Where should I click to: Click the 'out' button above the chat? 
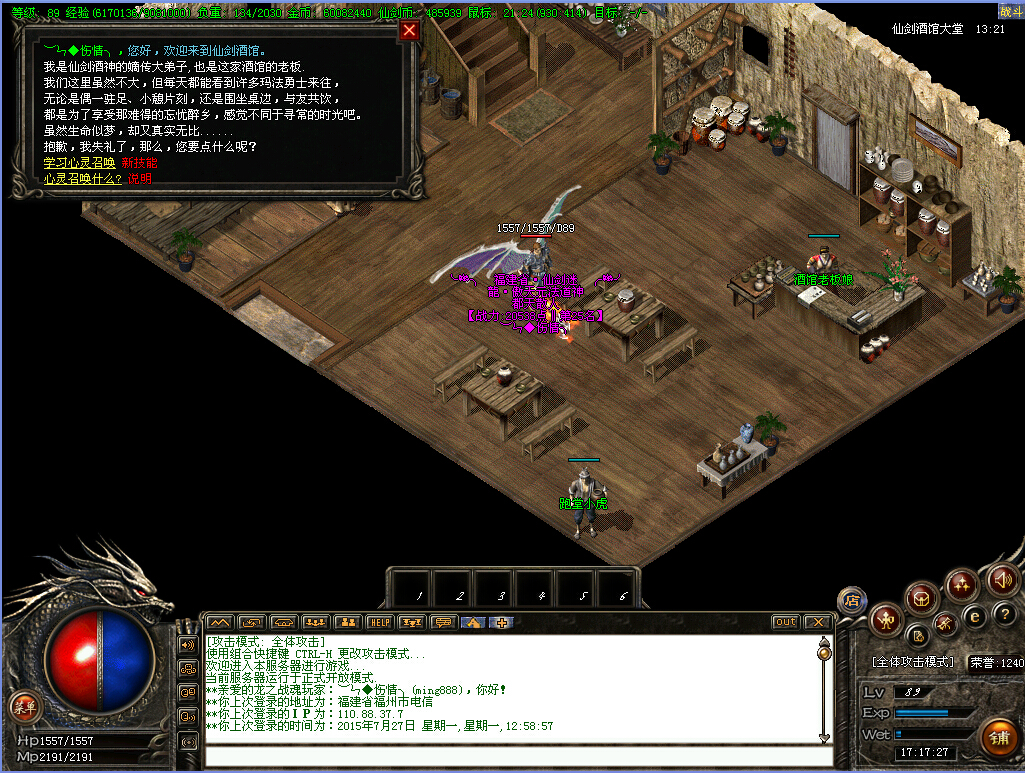tap(786, 622)
